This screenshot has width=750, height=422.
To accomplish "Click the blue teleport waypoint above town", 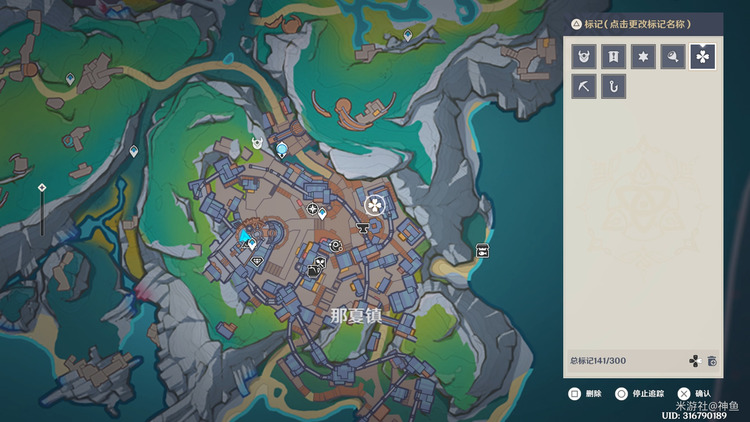I will (x=282, y=150).
